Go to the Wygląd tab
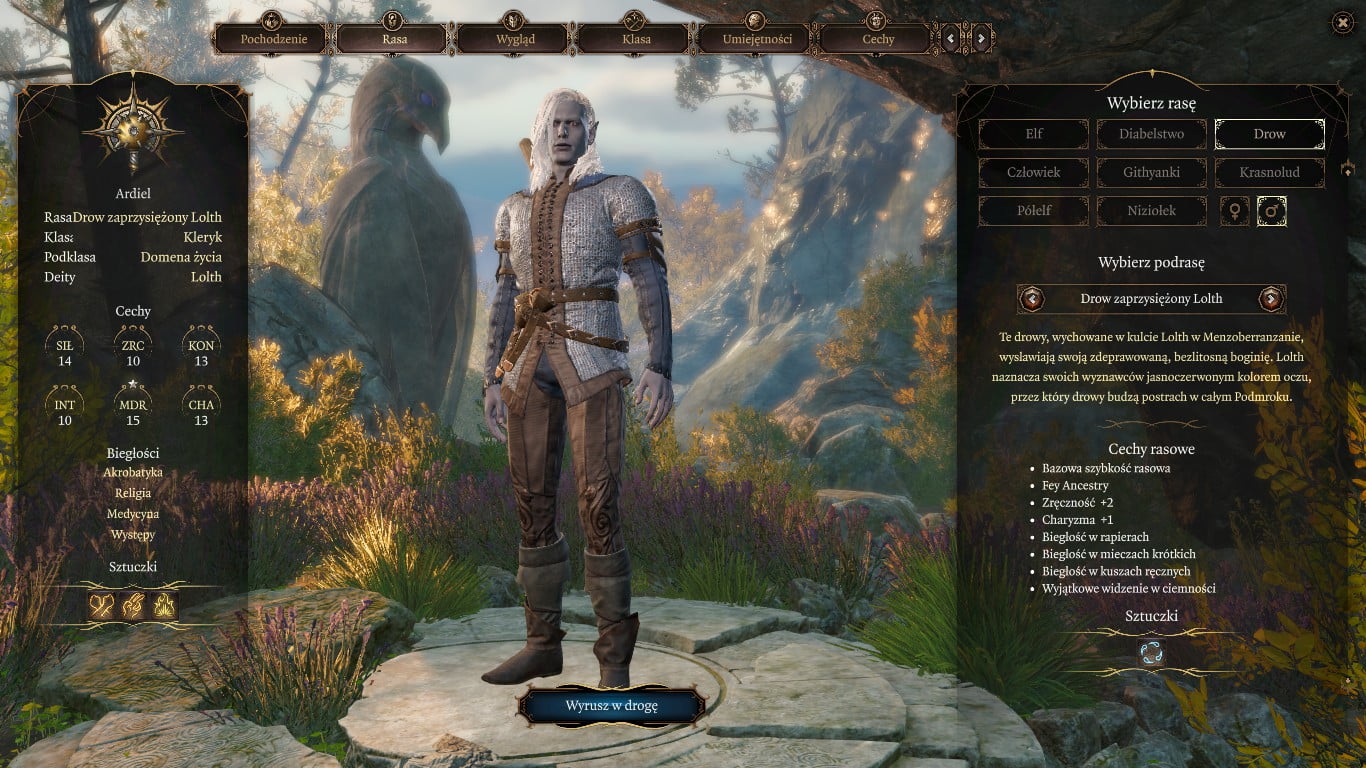This screenshot has width=1366, height=768. (515, 39)
